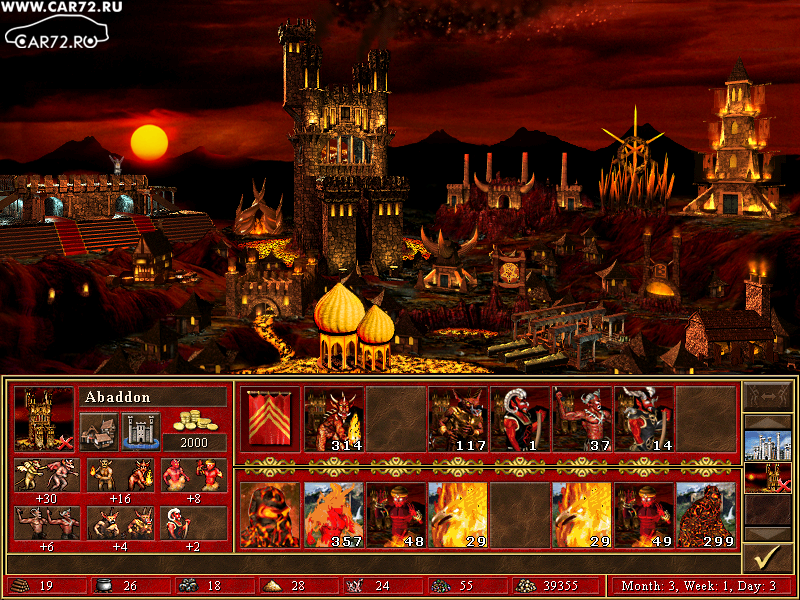Select the garrison stack of 314 creatures
The width and height of the screenshot is (800, 600).
coord(334,419)
